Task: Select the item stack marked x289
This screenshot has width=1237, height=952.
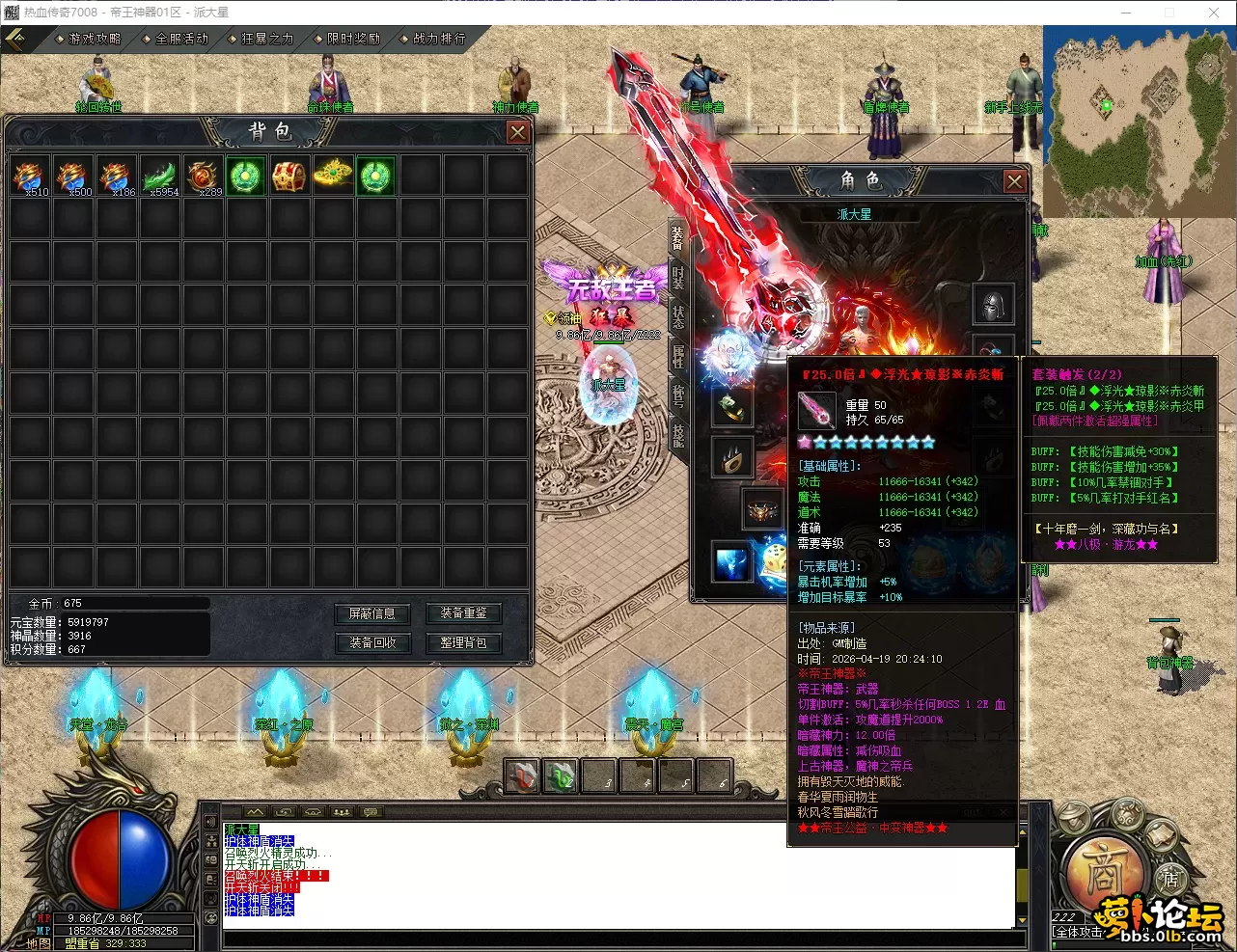Action: point(204,177)
